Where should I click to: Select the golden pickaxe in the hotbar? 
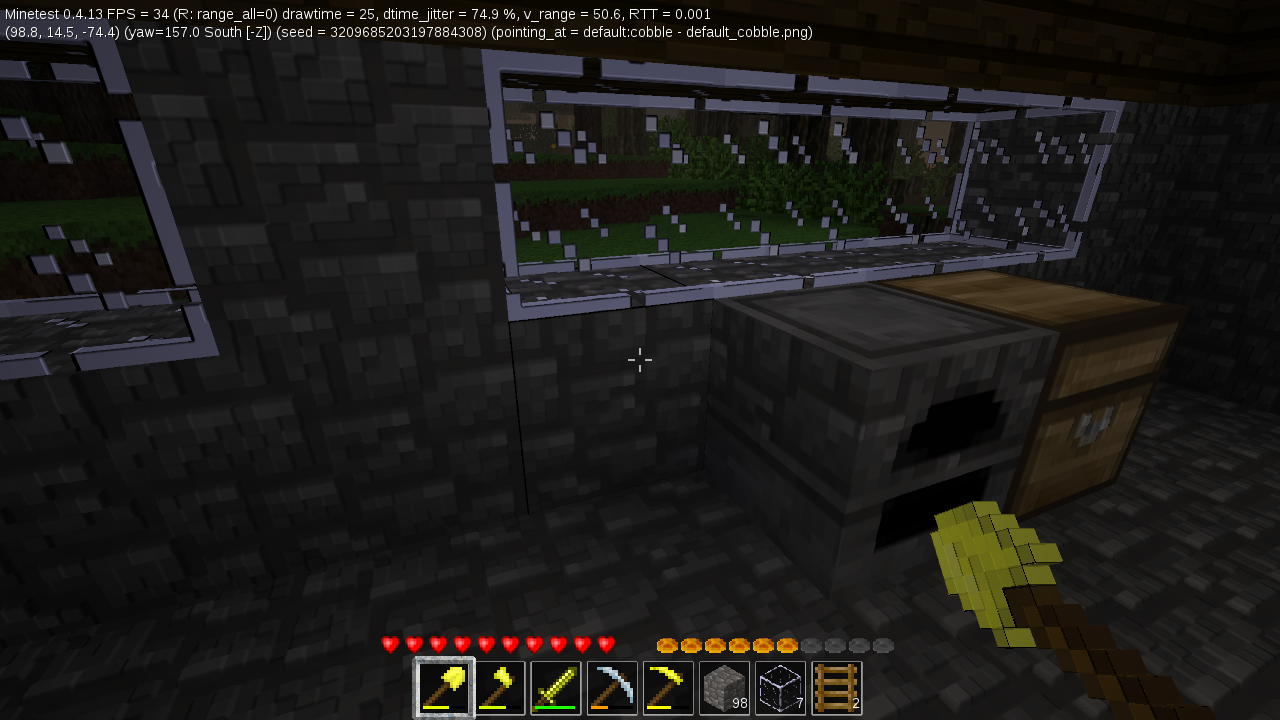coord(667,687)
